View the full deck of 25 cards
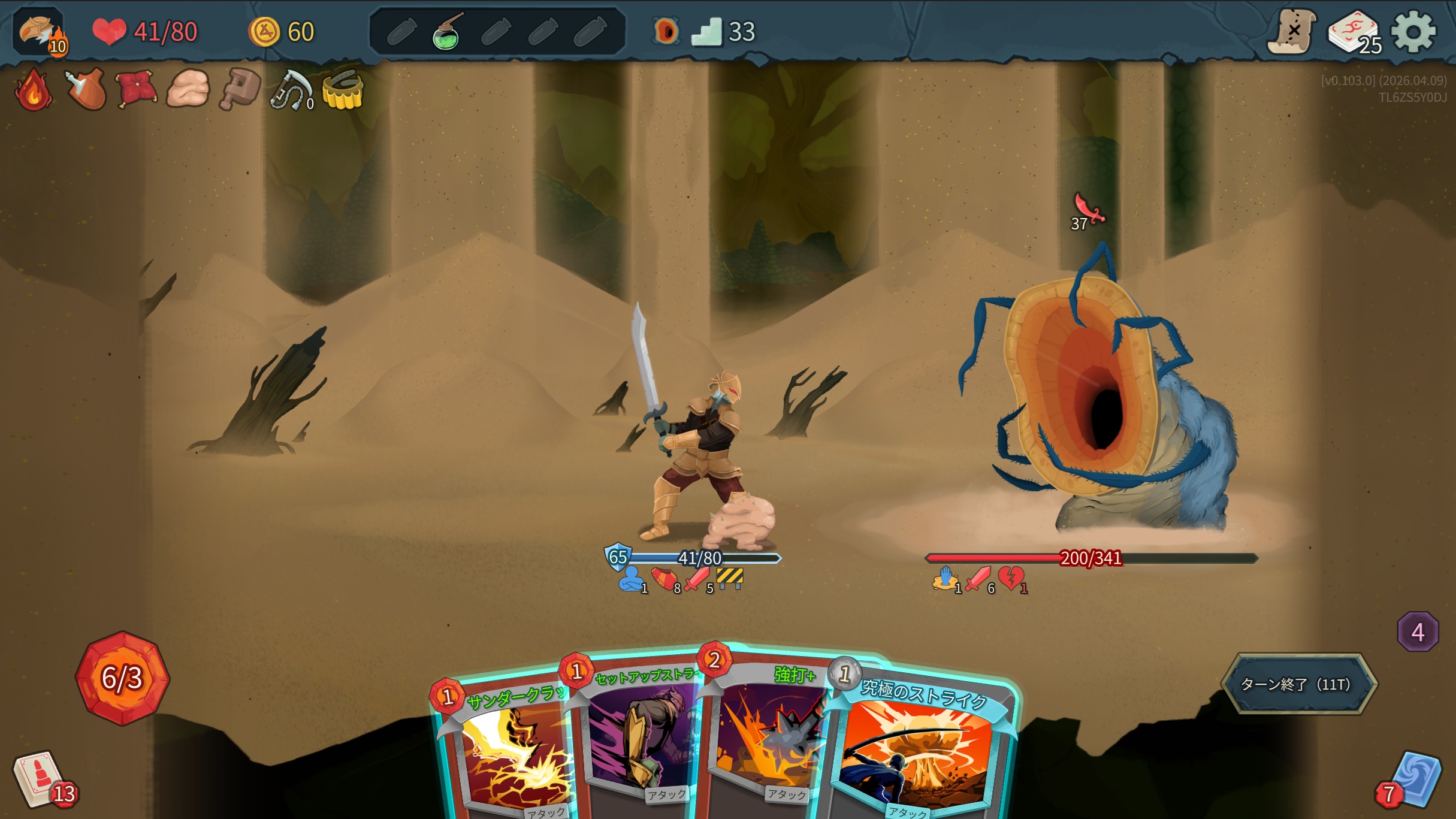 click(1353, 32)
